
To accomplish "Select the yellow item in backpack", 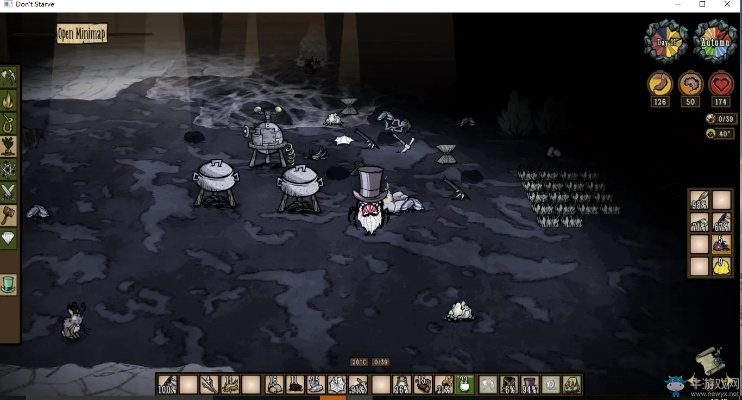I will pos(720,266).
